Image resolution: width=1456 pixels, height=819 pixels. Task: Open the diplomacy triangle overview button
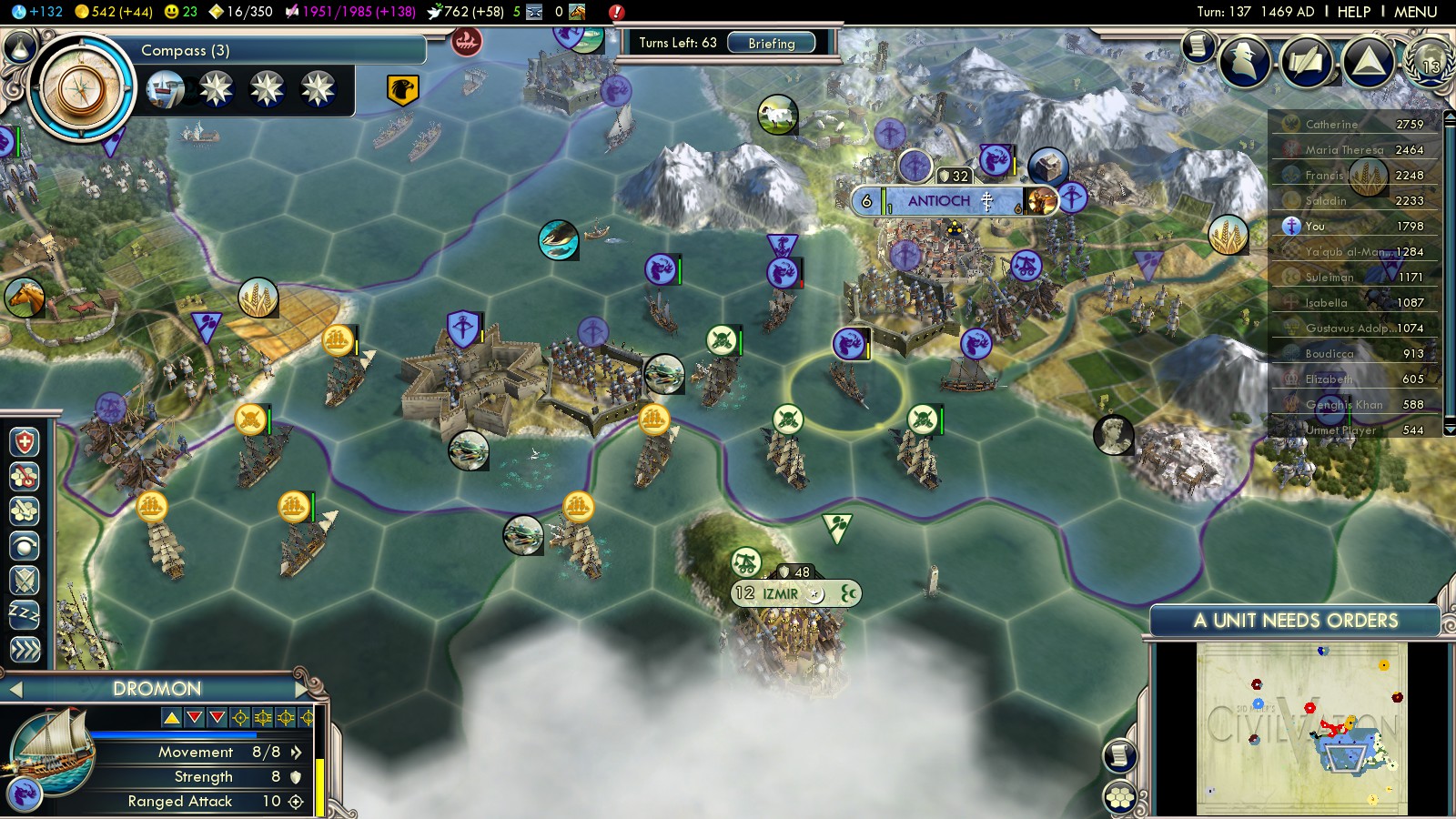tap(1368, 61)
